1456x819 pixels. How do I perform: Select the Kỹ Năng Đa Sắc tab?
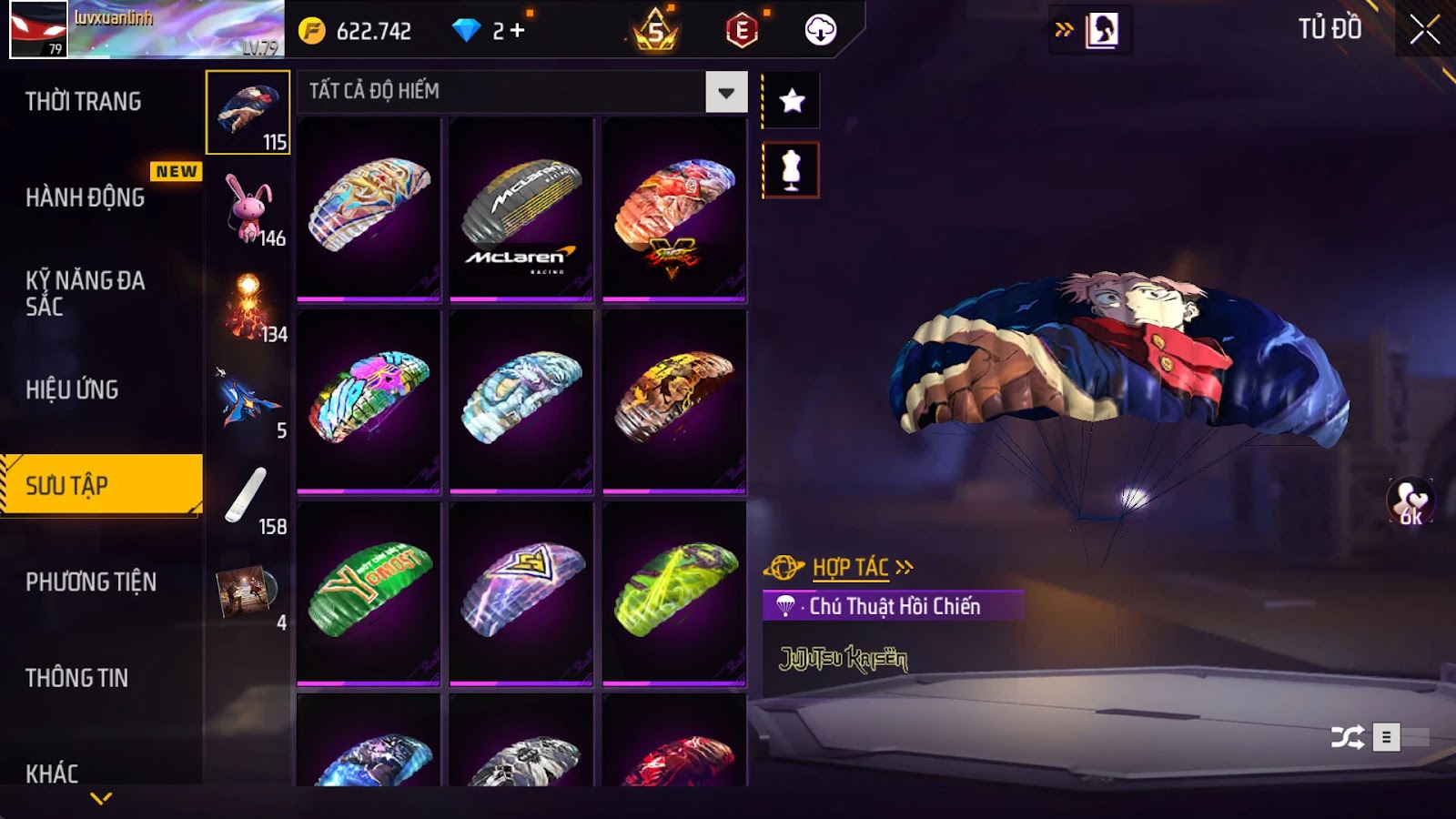click(x=86, y=293)
